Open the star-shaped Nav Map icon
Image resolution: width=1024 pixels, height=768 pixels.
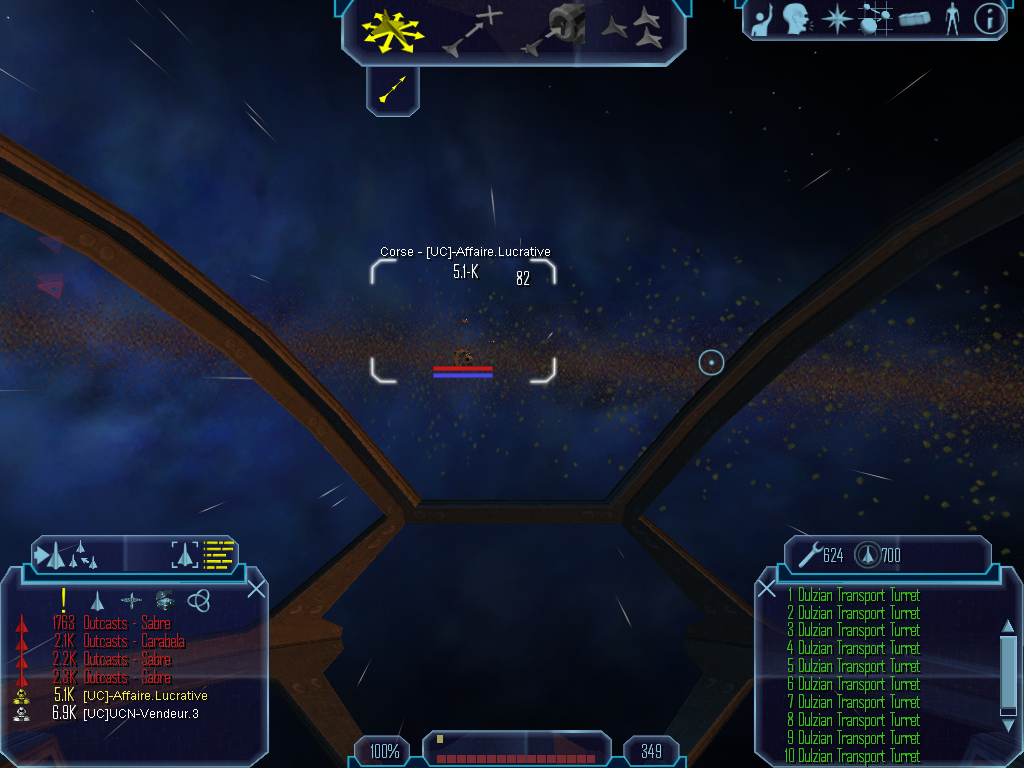[x=835, y=19]
